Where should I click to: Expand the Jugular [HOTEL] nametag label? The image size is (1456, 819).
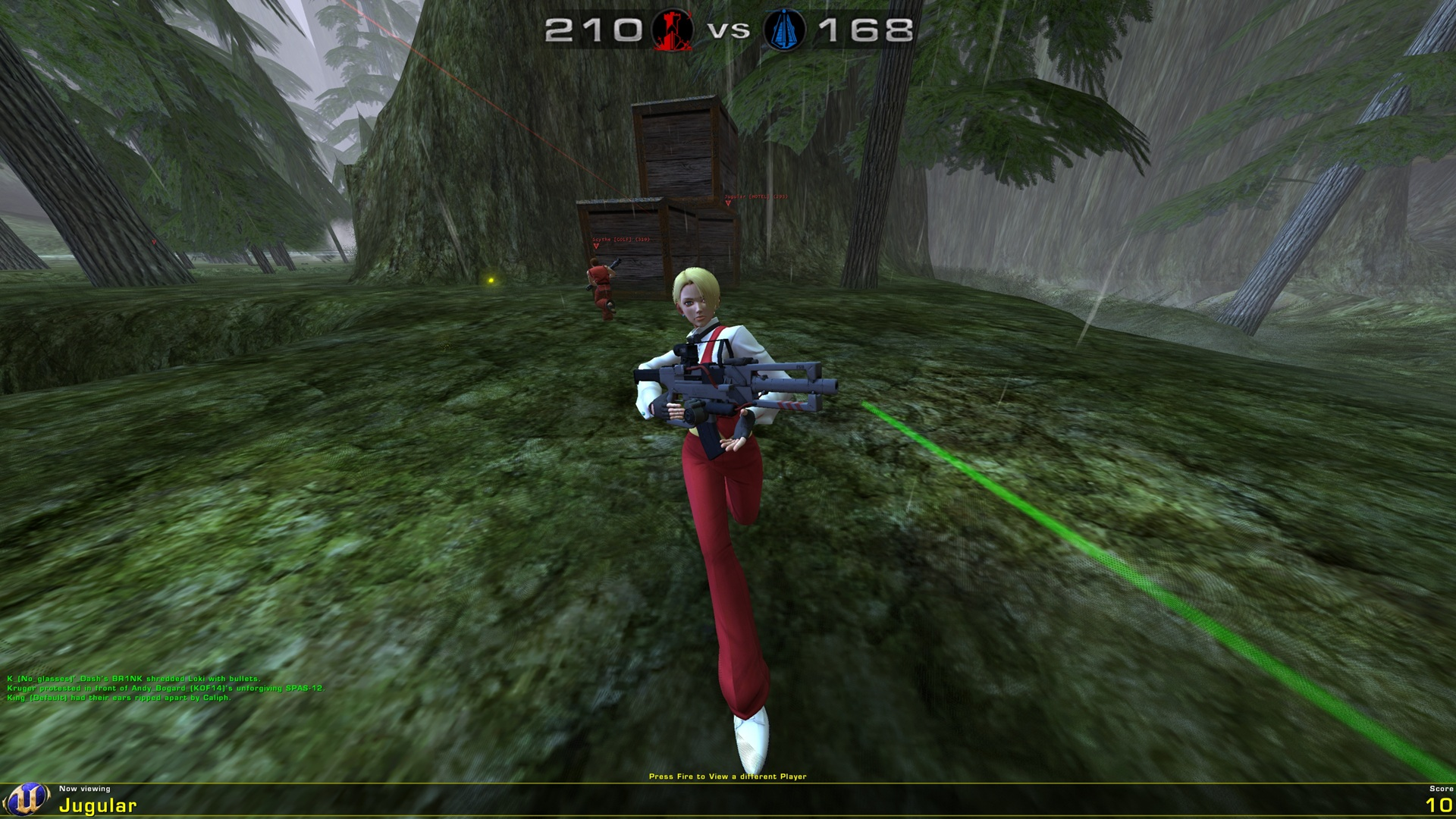755,196
